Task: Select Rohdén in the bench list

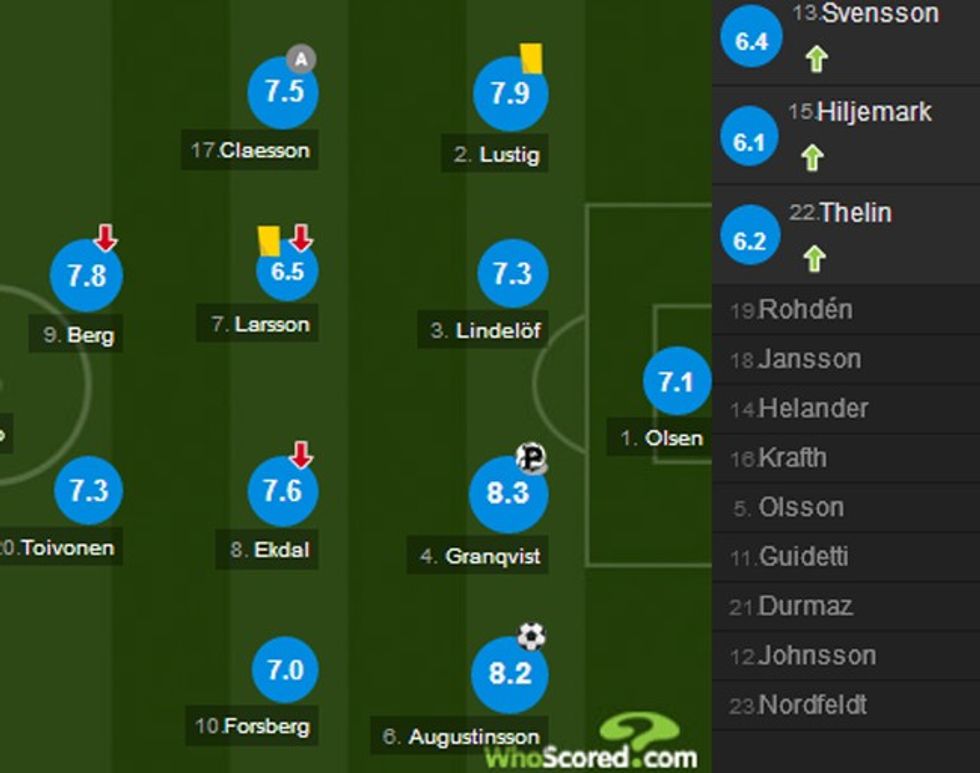Action: click(x=804, y=310)
